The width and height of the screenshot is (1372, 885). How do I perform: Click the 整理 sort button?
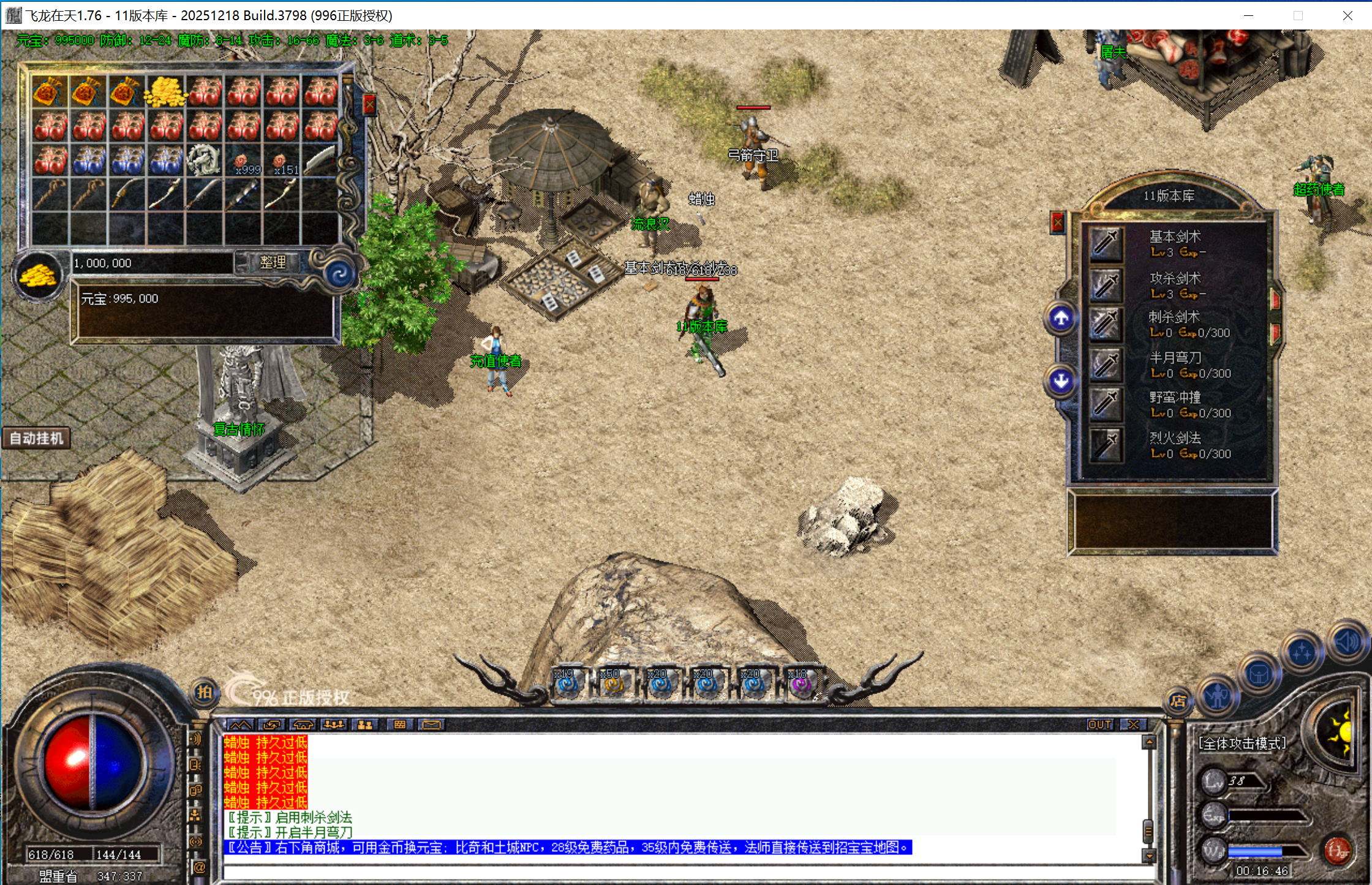[x=273, y=263]
